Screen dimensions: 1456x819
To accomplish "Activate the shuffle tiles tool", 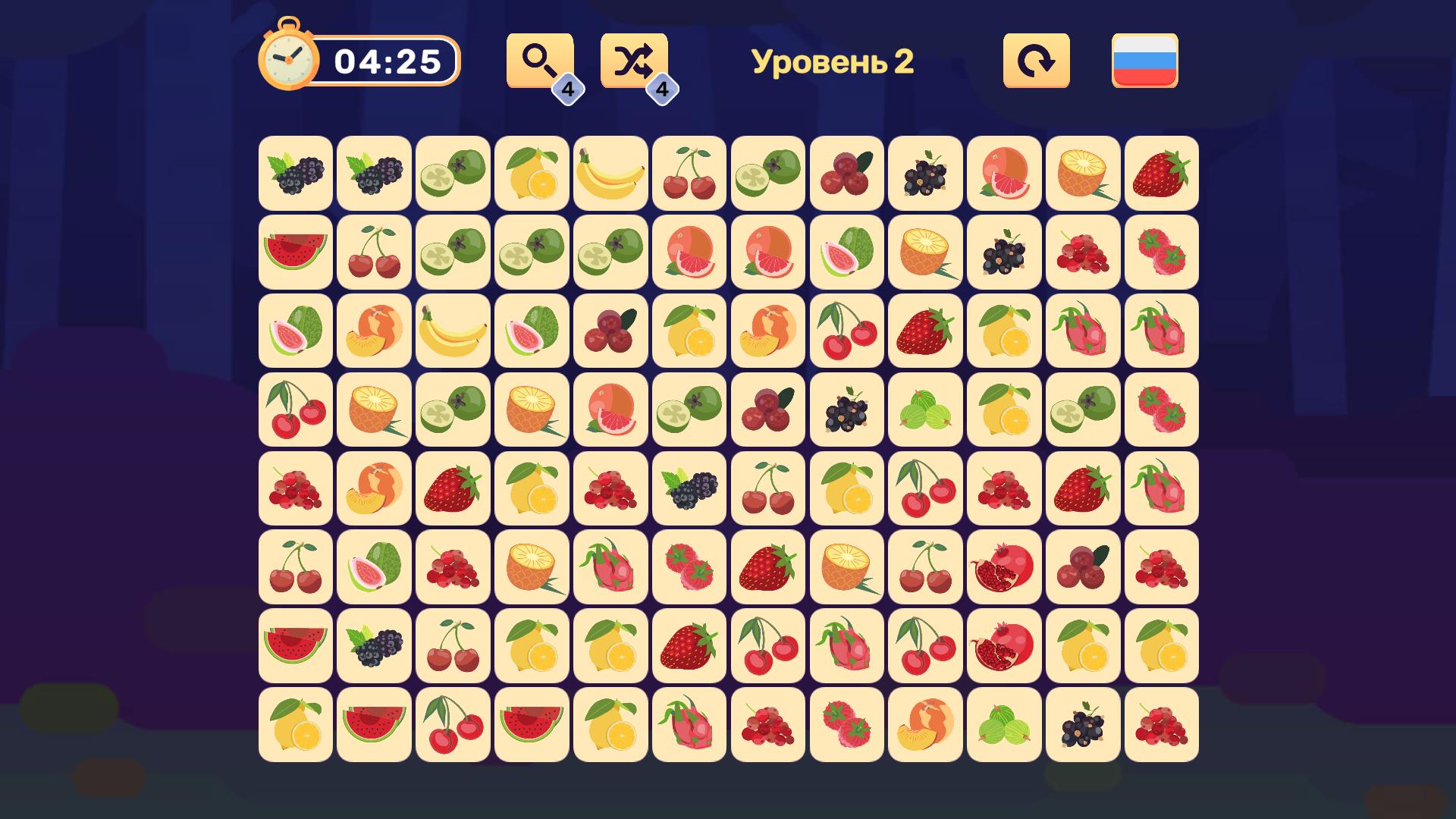I will 634,61.
